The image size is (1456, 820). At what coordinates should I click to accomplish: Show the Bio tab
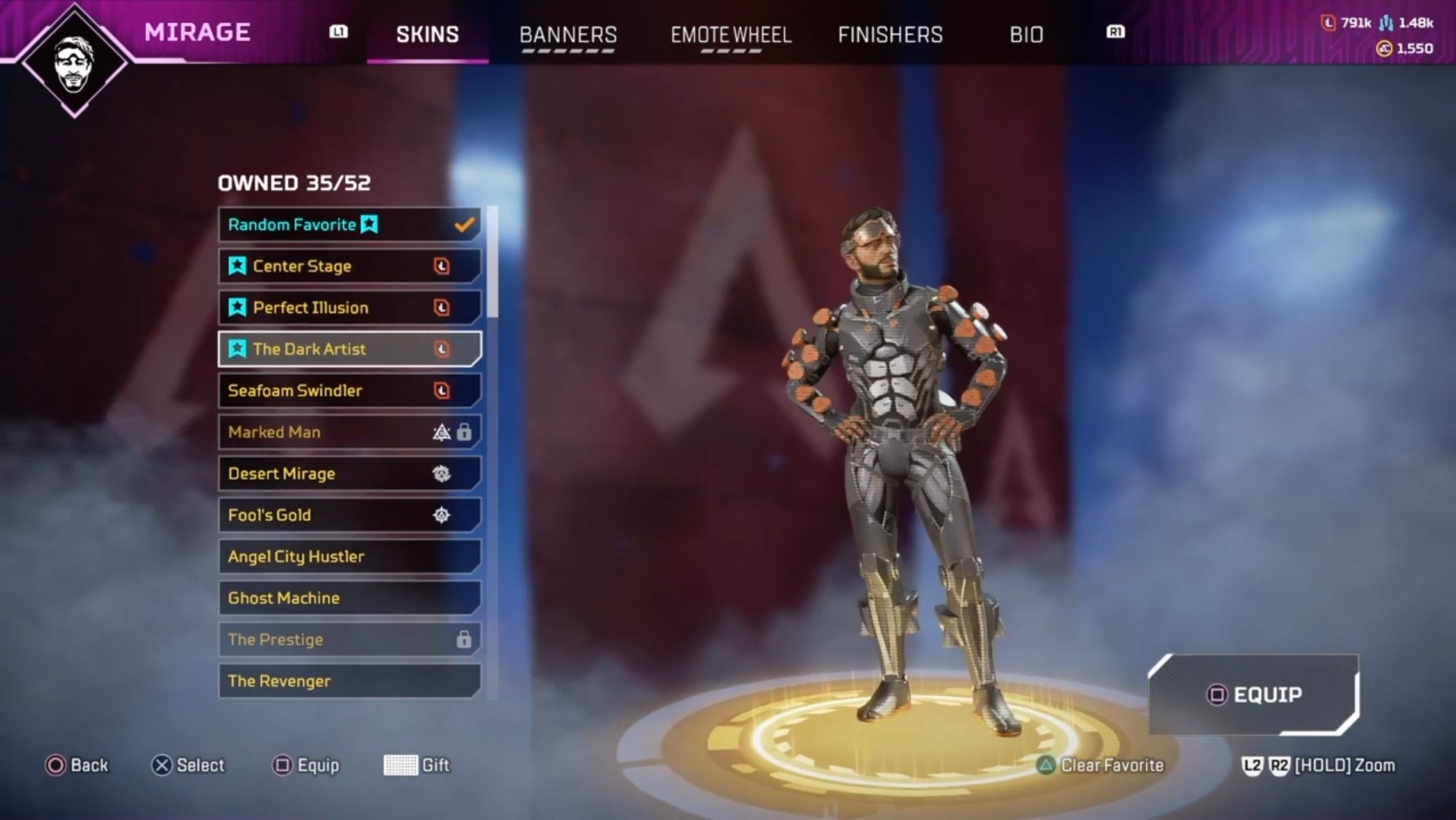click(x=1026, y=35)
